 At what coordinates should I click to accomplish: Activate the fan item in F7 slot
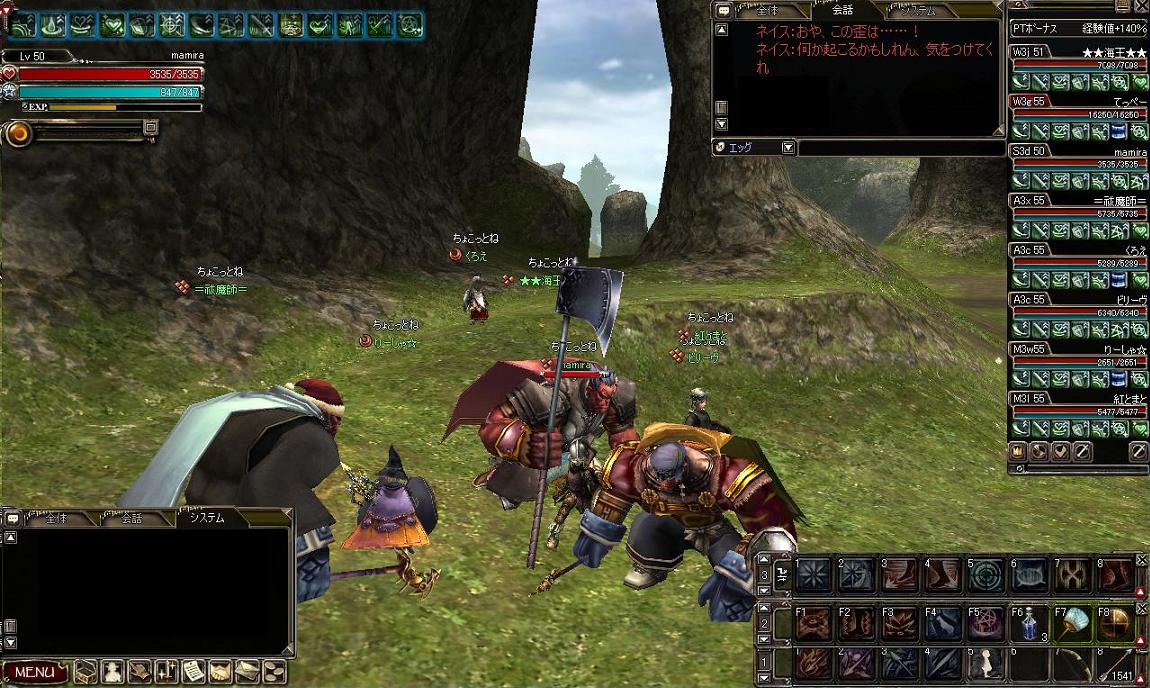point(1074,624)
